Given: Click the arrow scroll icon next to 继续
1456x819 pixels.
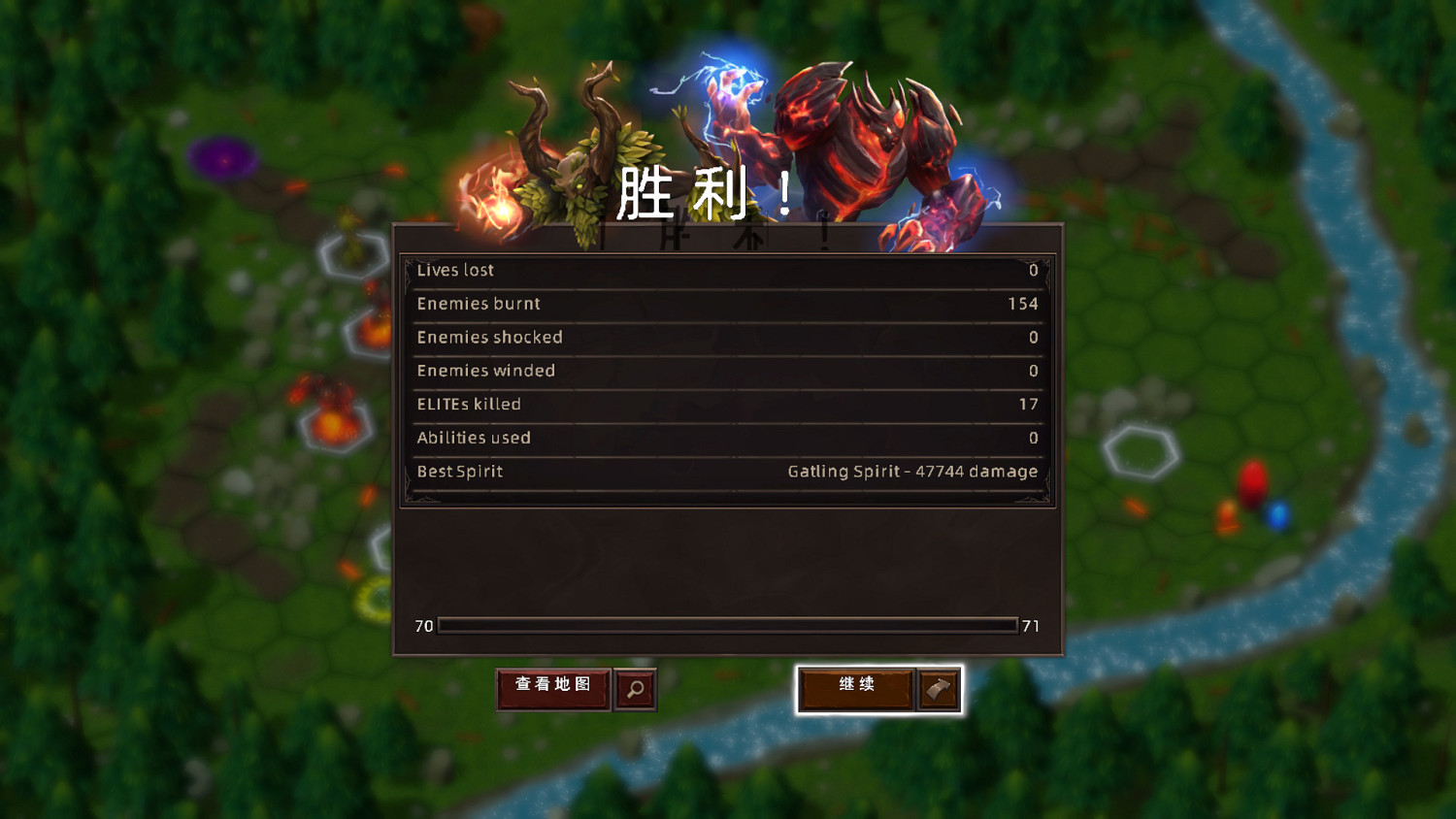Looking at the screenshot, I should (938, 689).
